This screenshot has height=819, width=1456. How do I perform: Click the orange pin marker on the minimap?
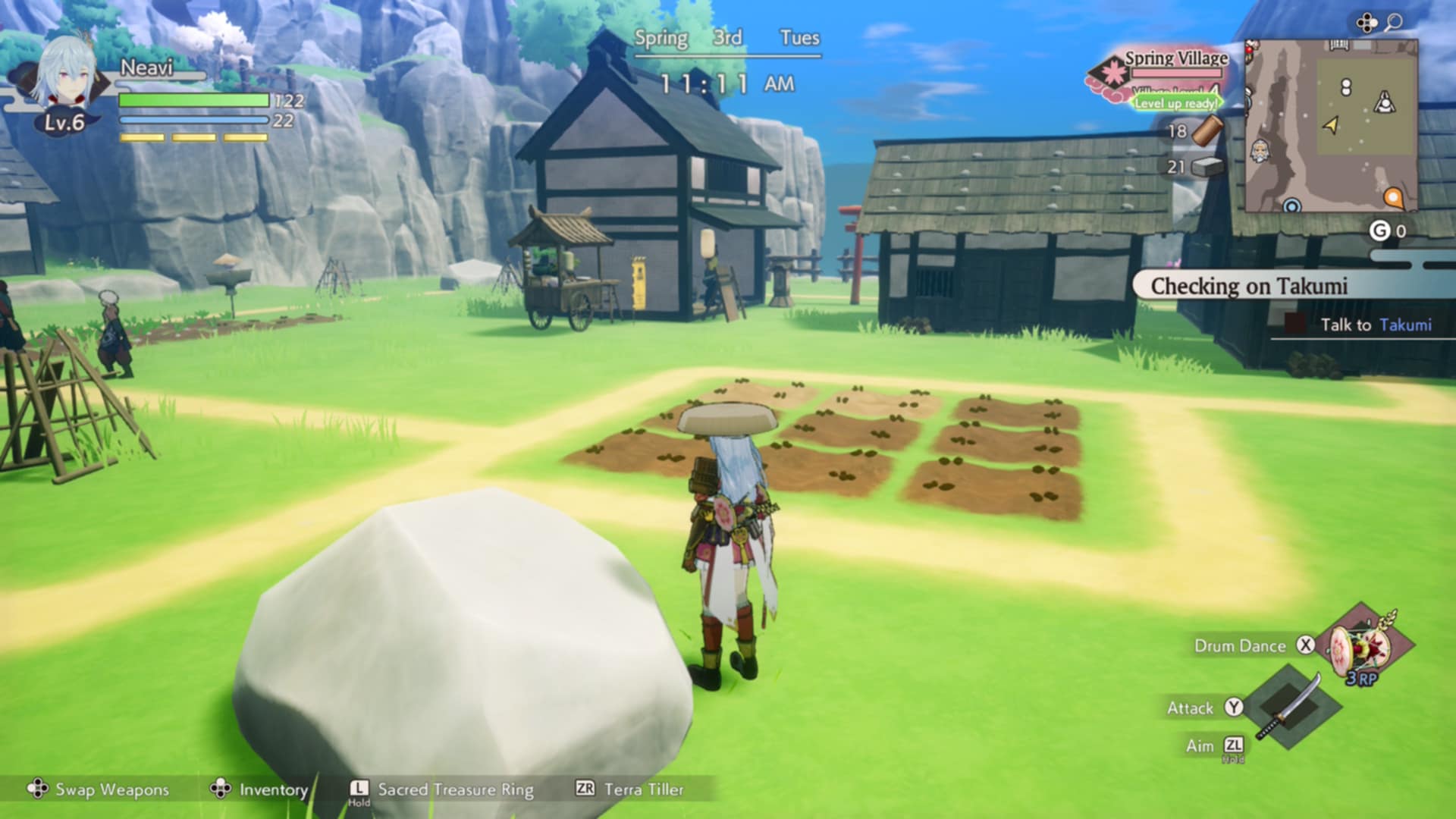(1393, 199)
